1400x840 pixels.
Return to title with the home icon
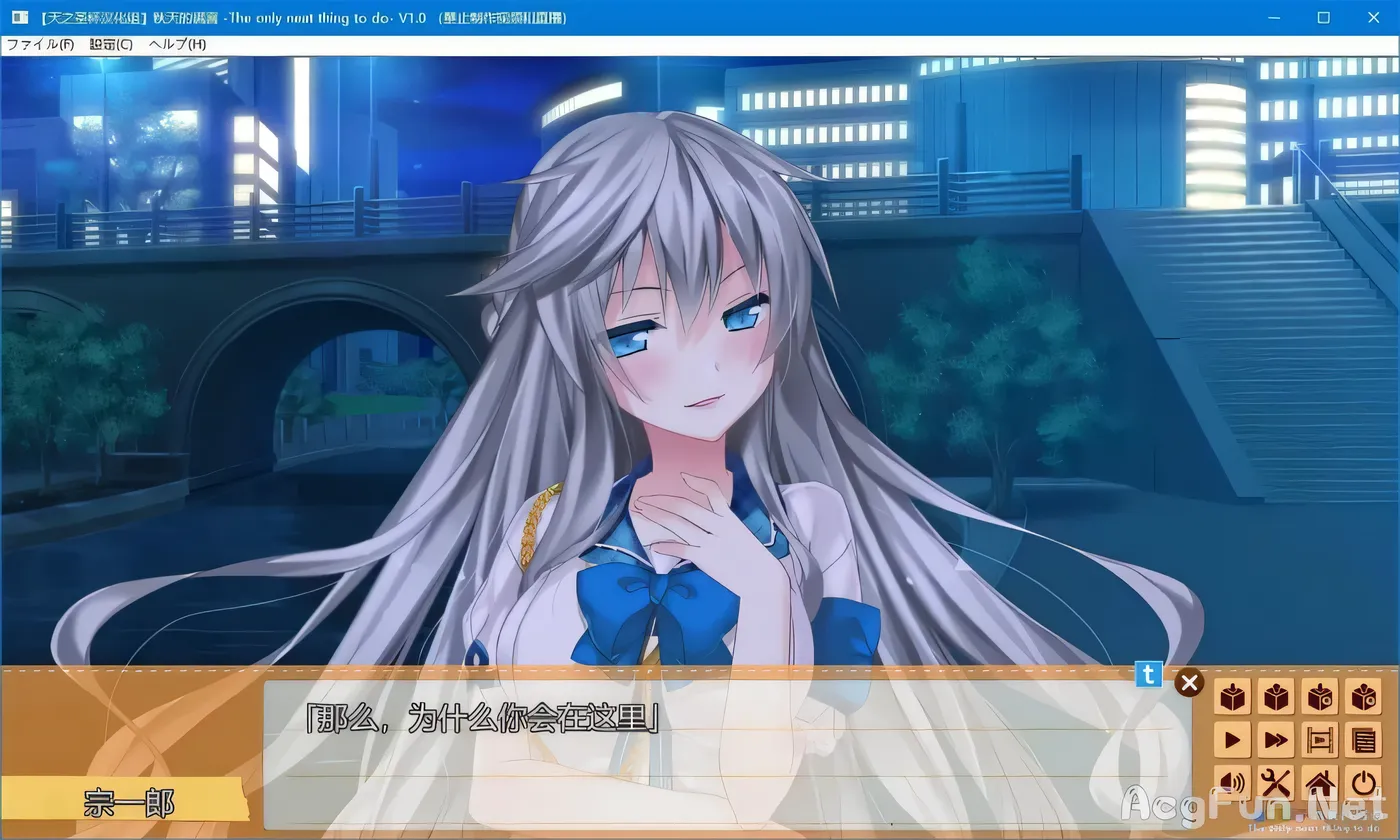1320,783
